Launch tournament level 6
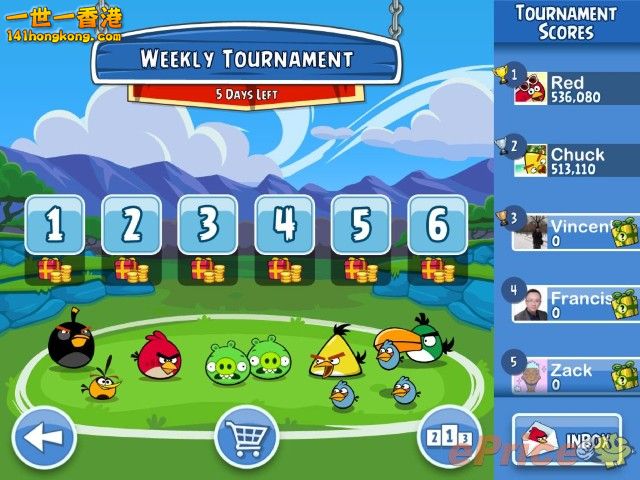 tap(438, 225)
